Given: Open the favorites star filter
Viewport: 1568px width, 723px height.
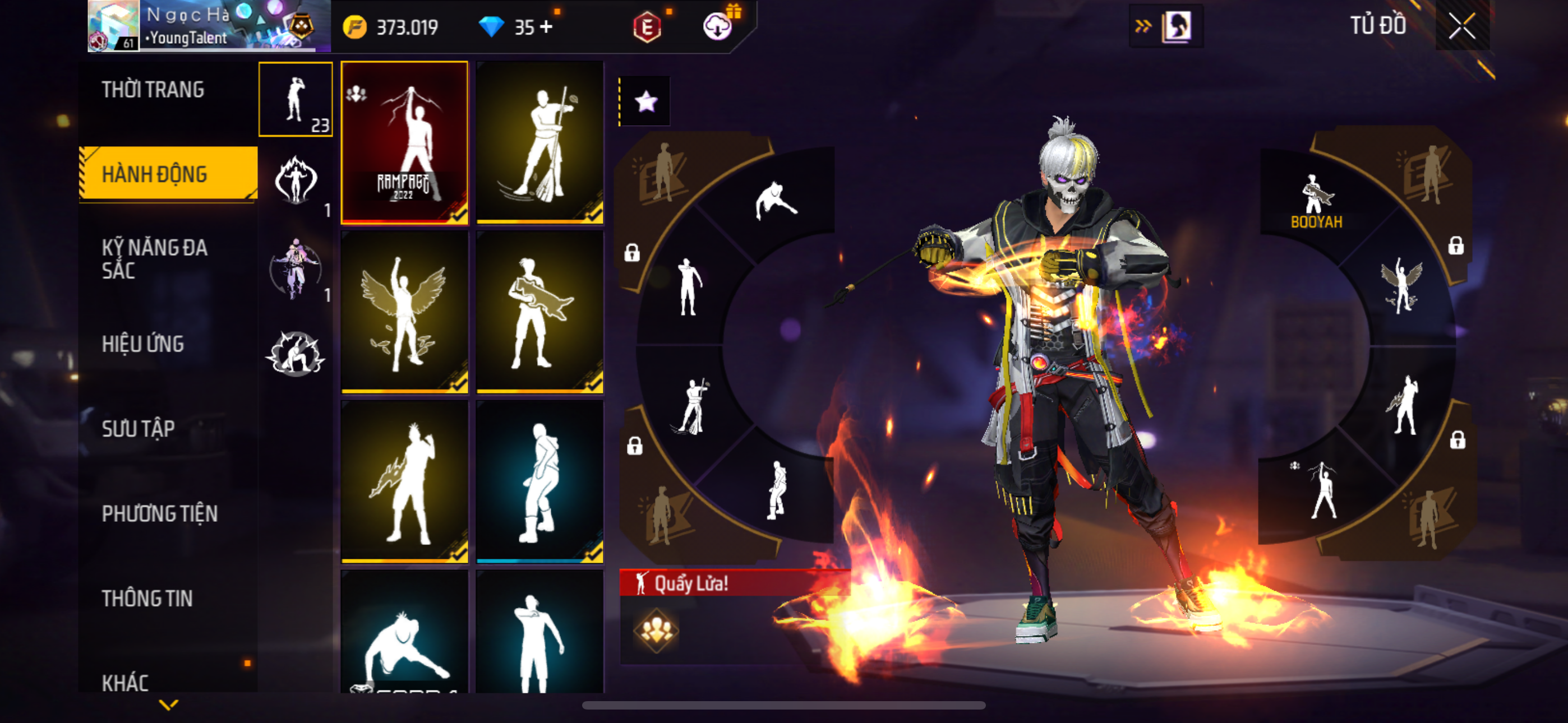Looking at the screenshot, I should tap(646, 101).
